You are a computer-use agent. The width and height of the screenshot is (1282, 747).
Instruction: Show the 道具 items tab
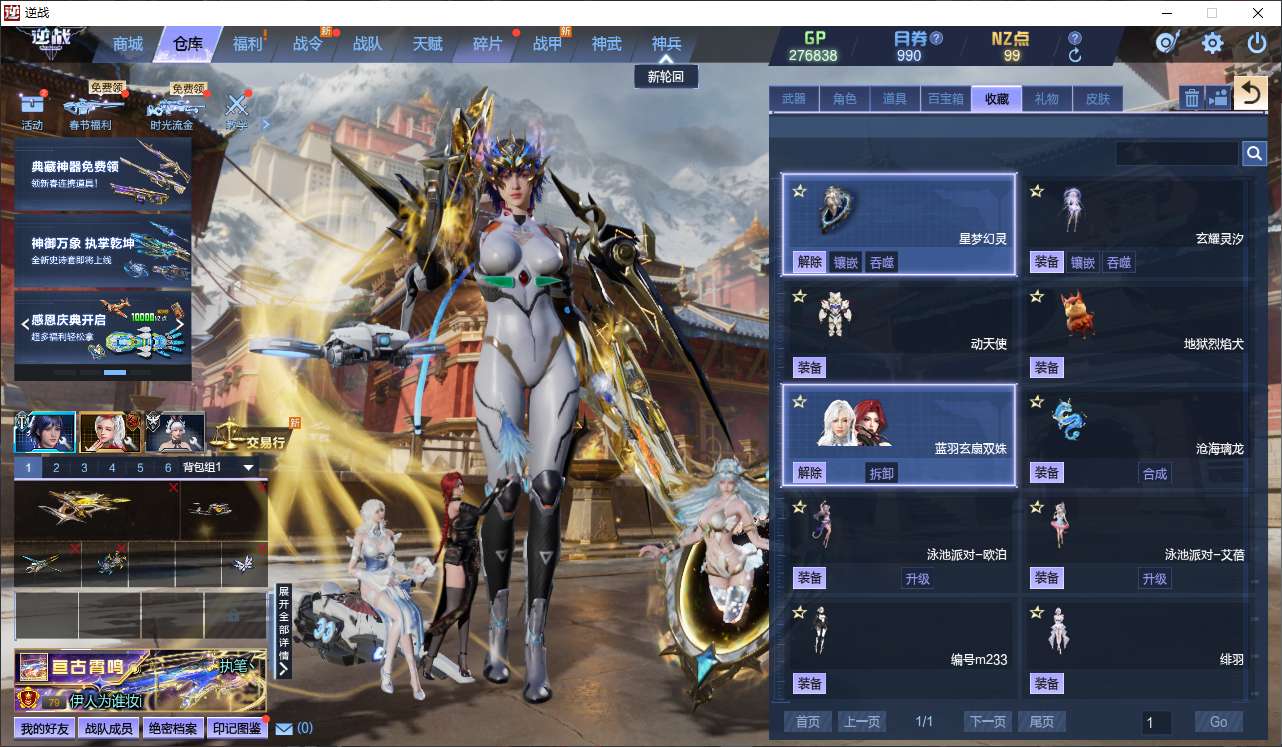tap(894, 99)
